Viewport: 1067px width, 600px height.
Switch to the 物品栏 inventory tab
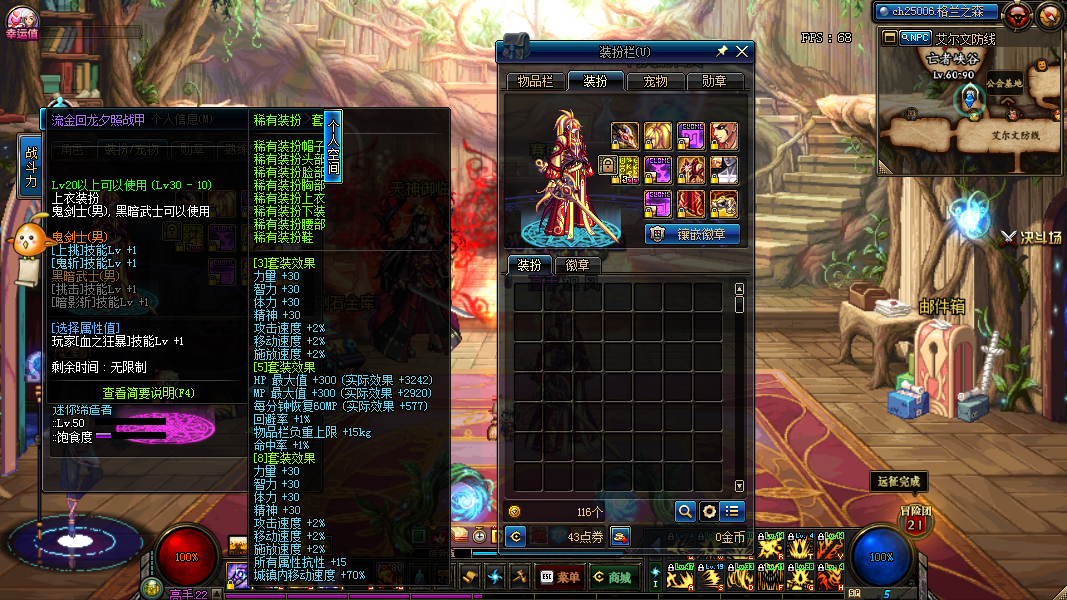(535, 81)
